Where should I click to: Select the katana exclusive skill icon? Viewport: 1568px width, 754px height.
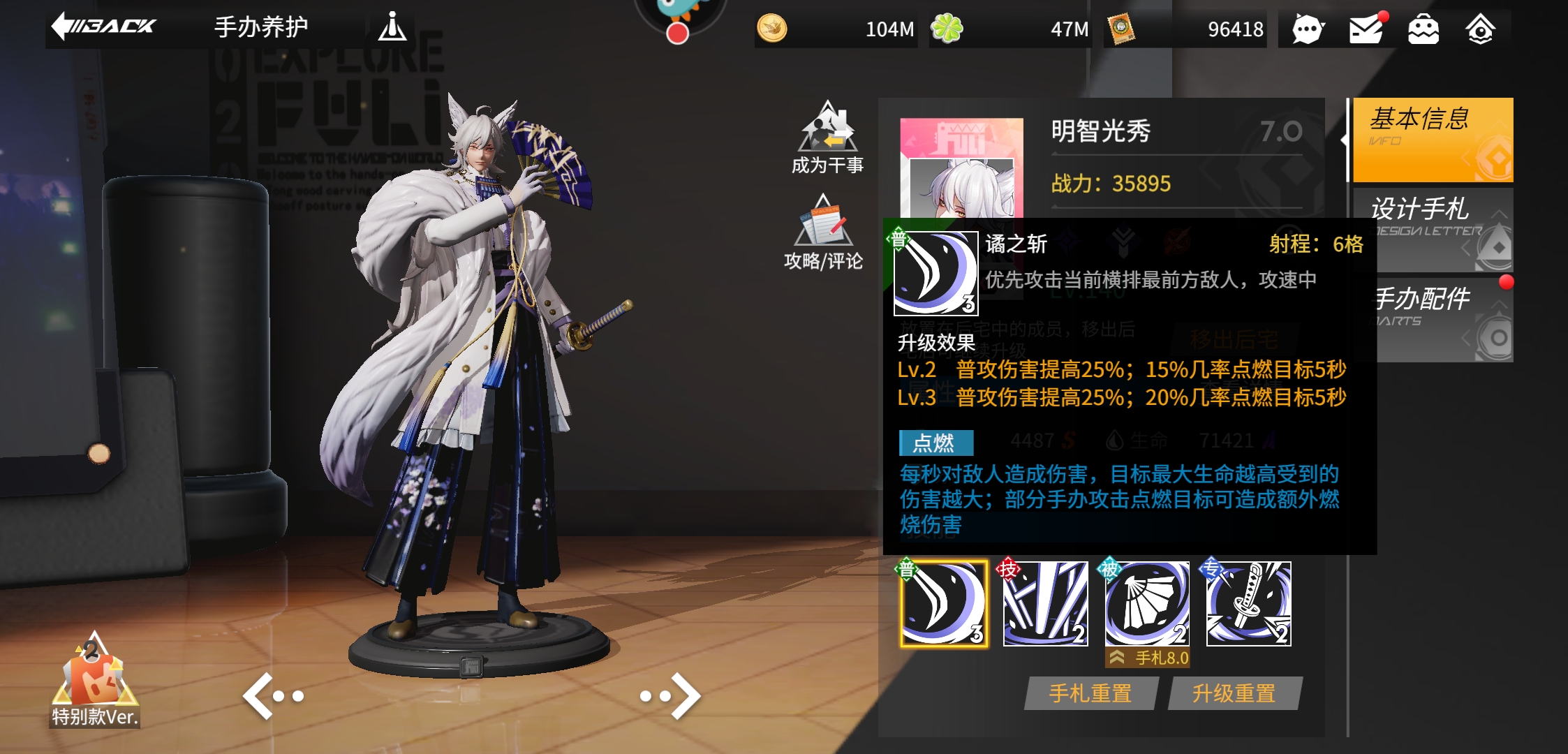coord(1249,604)
